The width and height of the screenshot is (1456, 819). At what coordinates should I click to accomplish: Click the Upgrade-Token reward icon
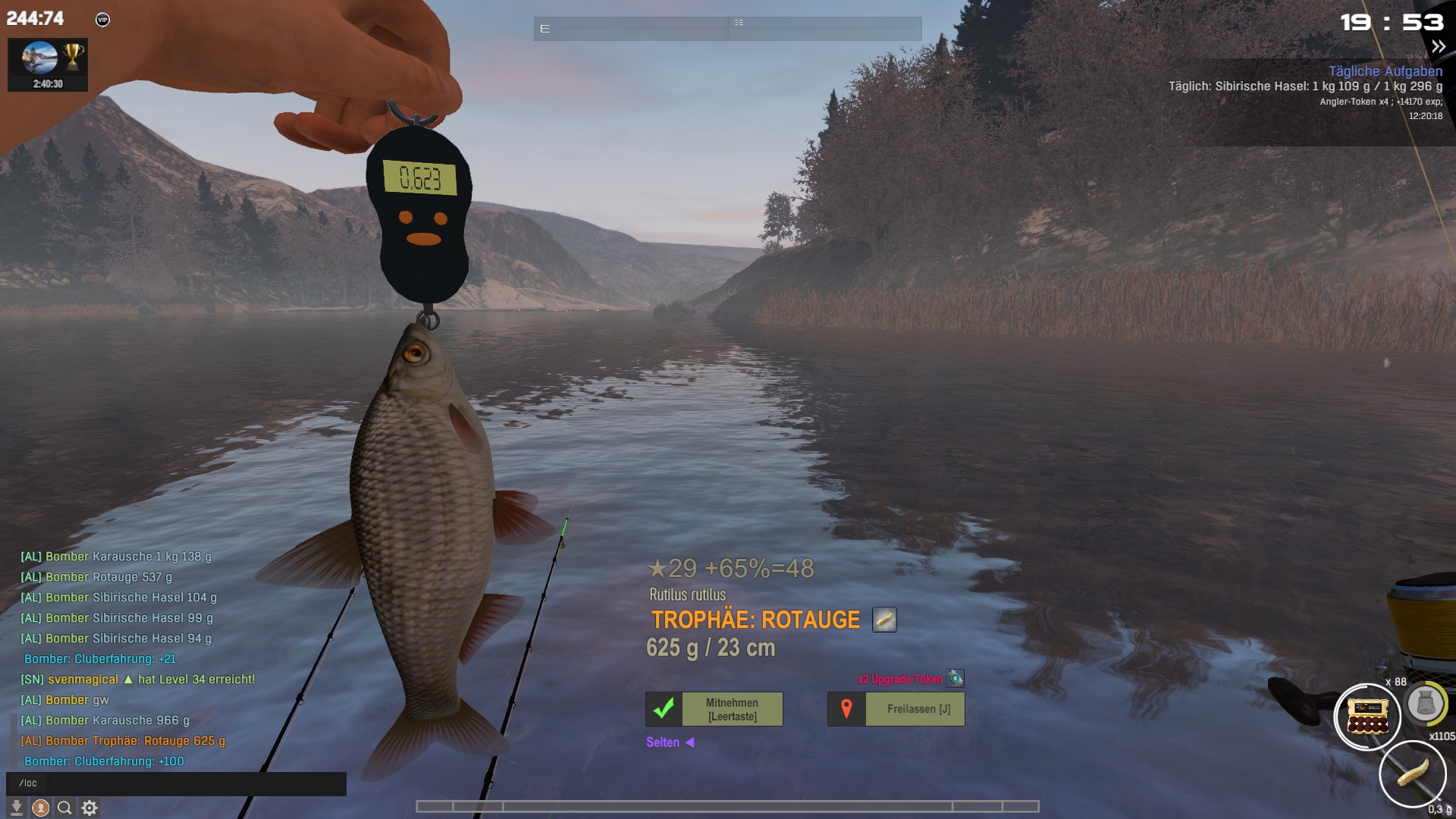point(955,679)
